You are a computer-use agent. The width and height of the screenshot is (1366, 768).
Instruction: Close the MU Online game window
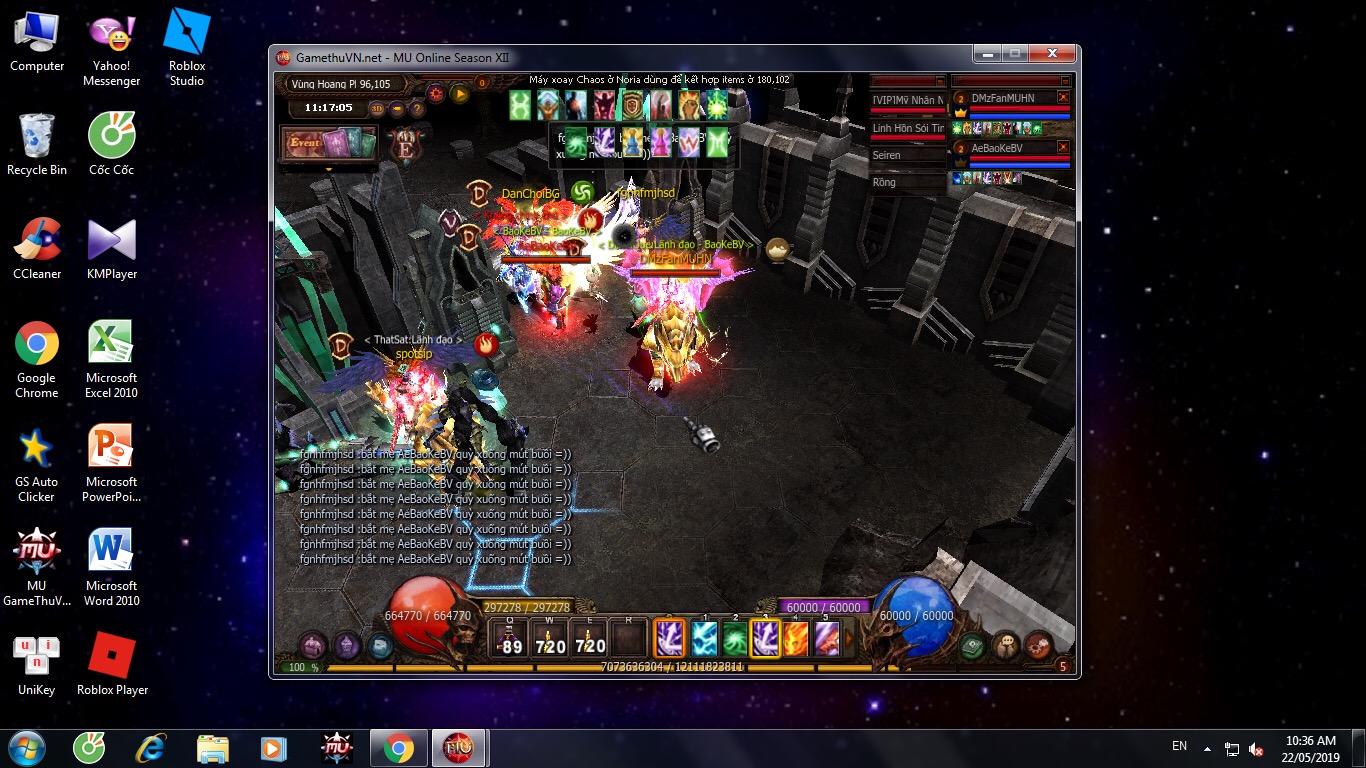click(1052, 54)
